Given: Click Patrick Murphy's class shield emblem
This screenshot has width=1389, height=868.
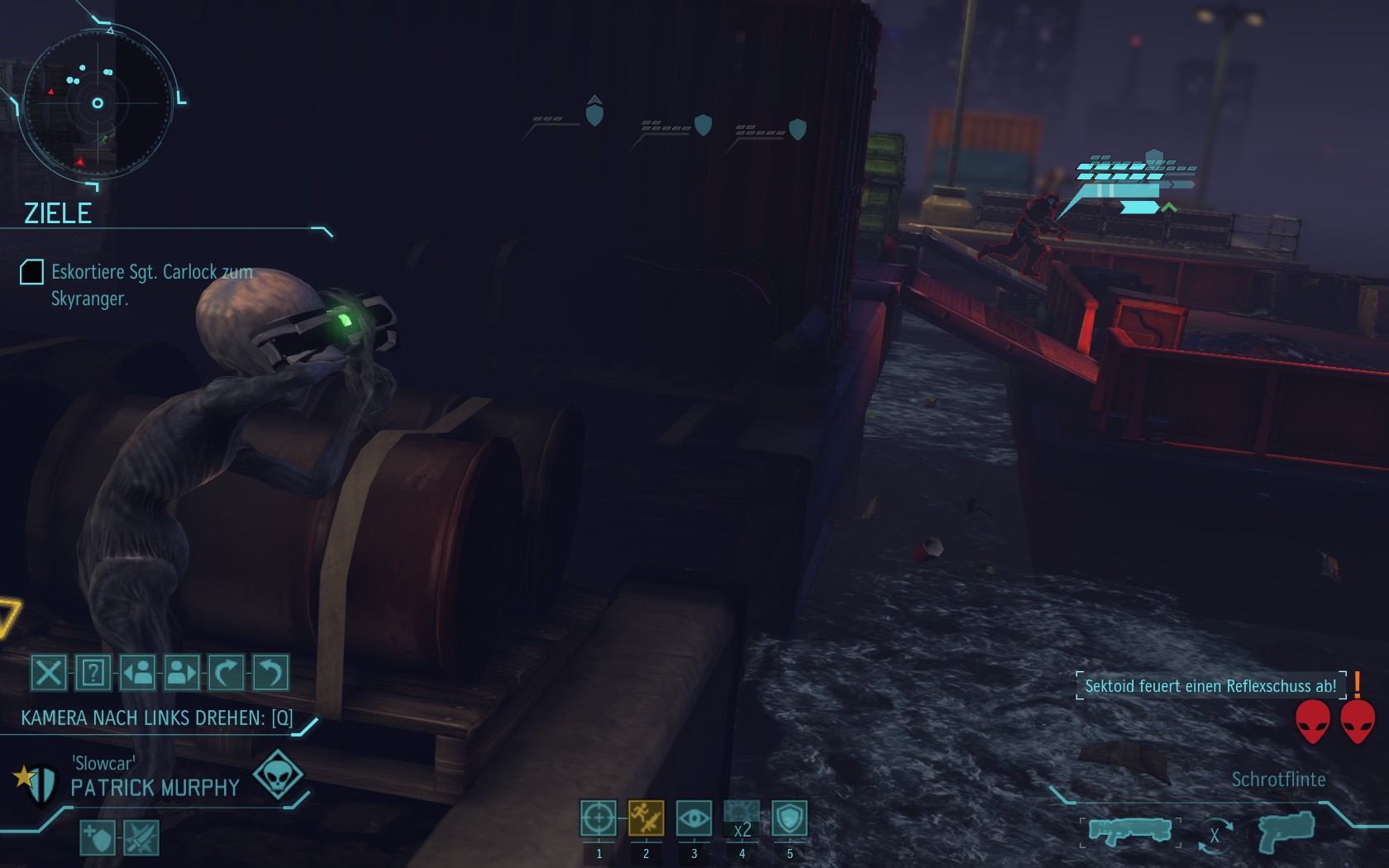Looking at the screenshot, I should click(x=36, y=780).
